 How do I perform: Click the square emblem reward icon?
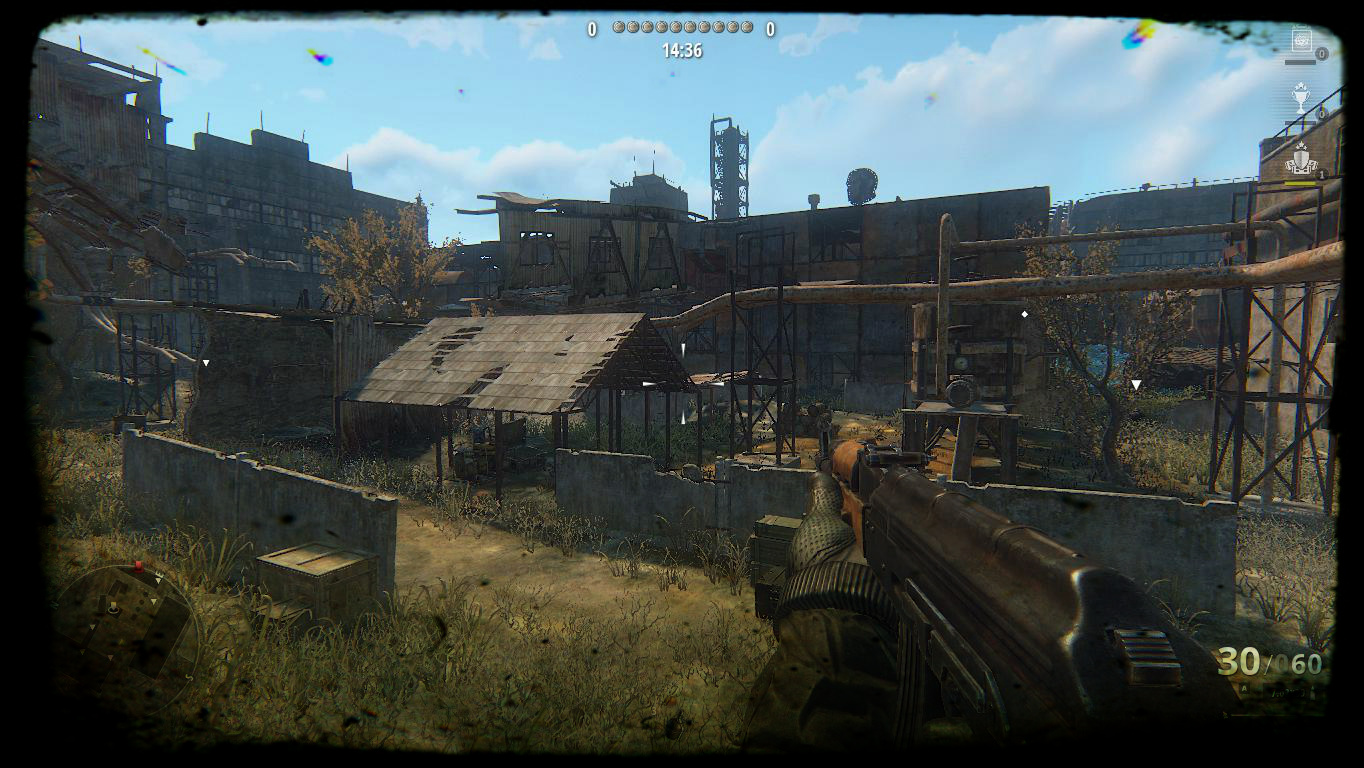[x=1301, y=41]
